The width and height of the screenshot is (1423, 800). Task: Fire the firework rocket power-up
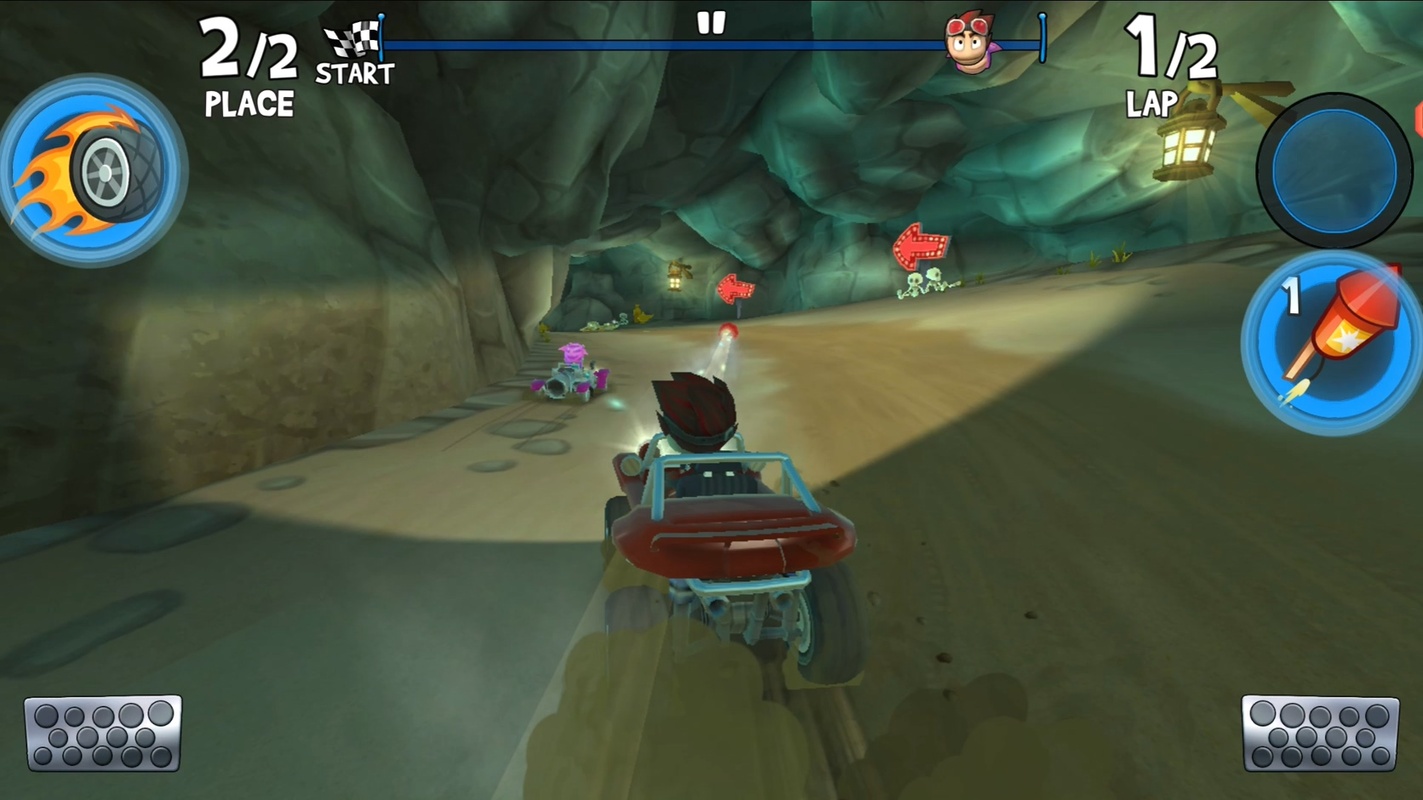pyautogui.click(x=1331, y=341)
